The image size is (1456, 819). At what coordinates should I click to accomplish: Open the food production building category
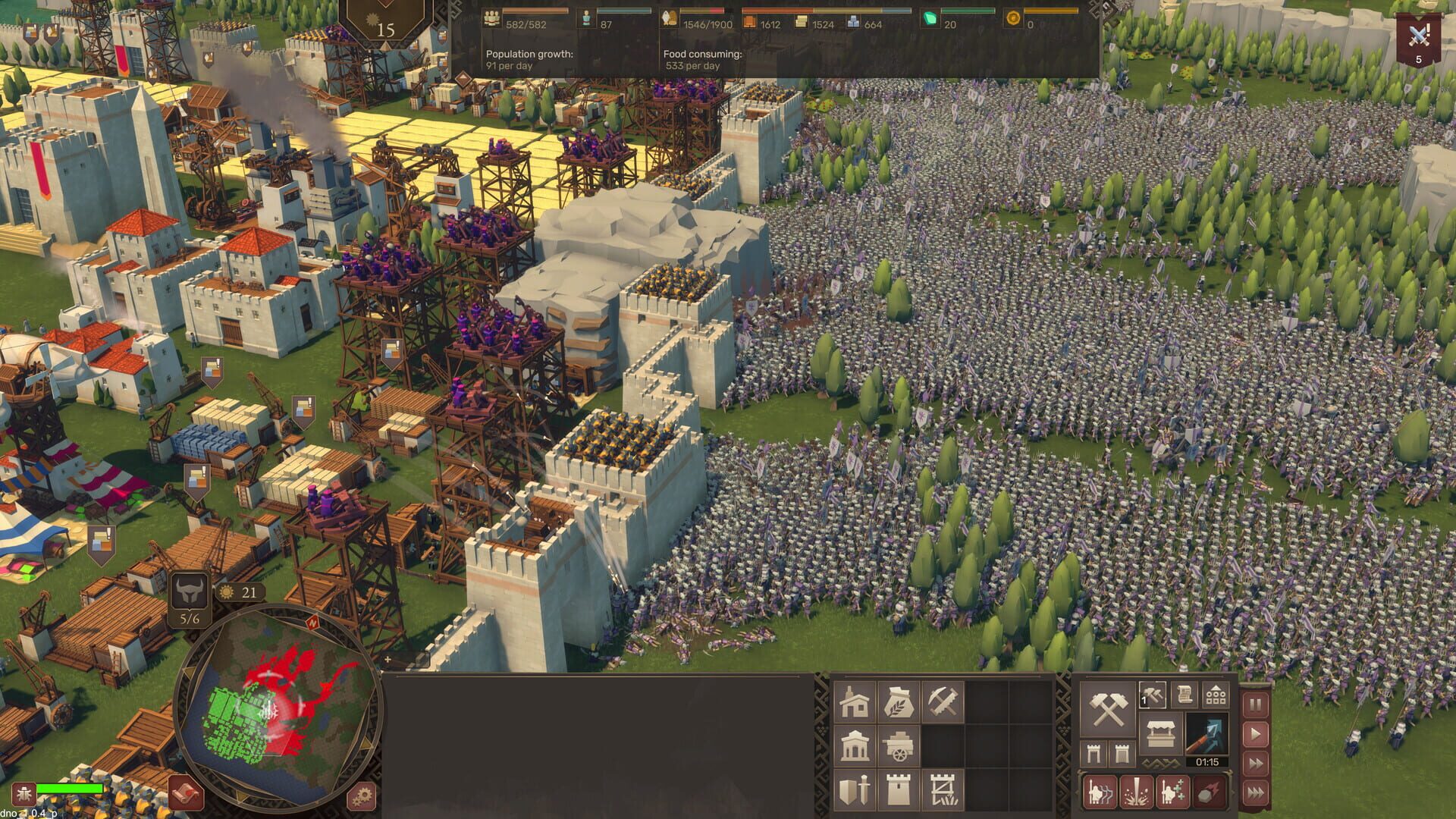[x=899, y=701]
